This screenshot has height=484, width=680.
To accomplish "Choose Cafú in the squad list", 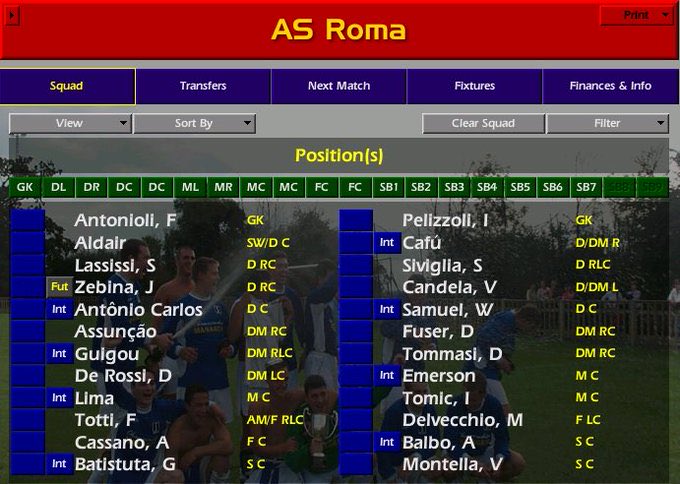I will 421,243.
